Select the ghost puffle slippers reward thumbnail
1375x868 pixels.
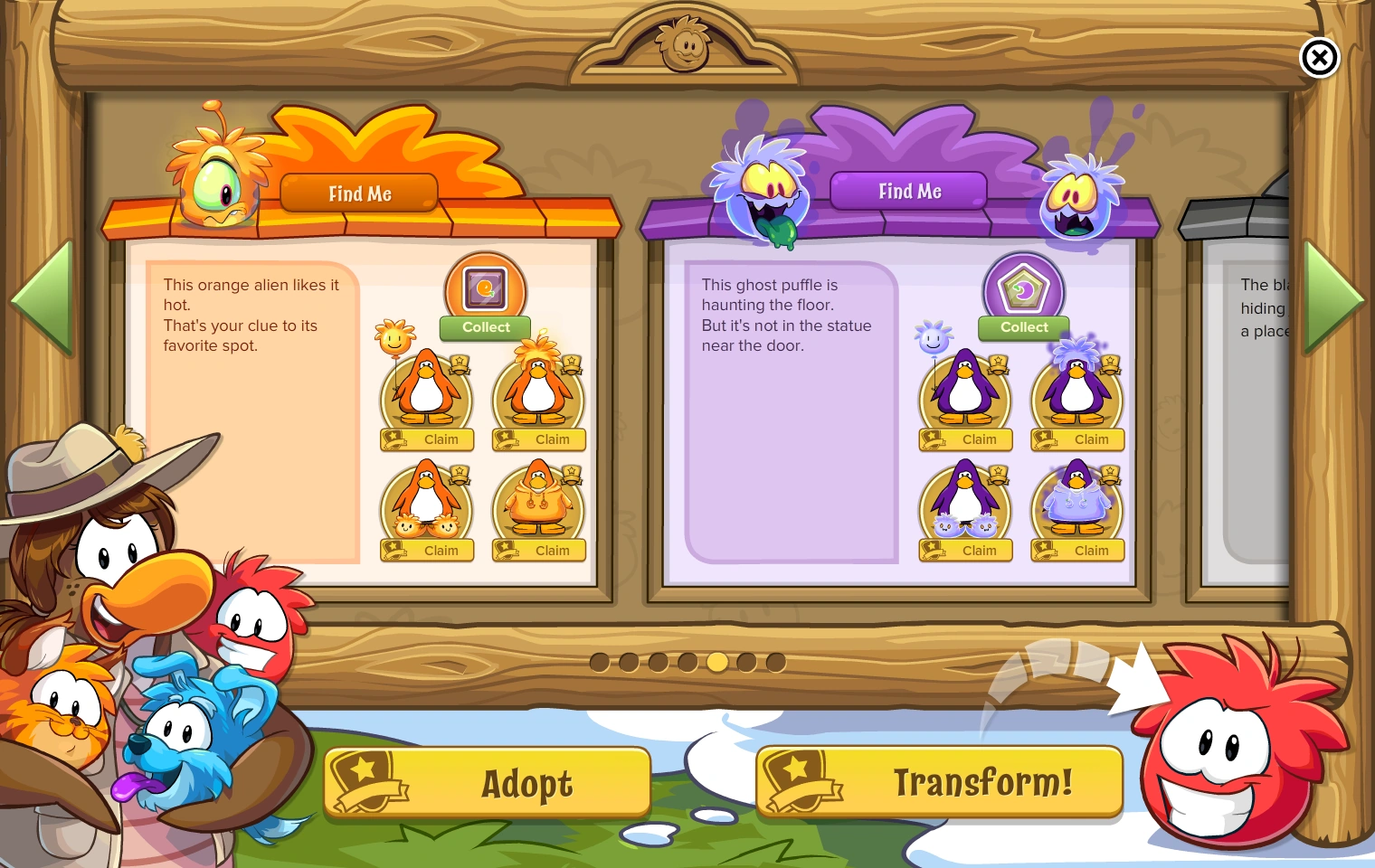pos(965,502)
